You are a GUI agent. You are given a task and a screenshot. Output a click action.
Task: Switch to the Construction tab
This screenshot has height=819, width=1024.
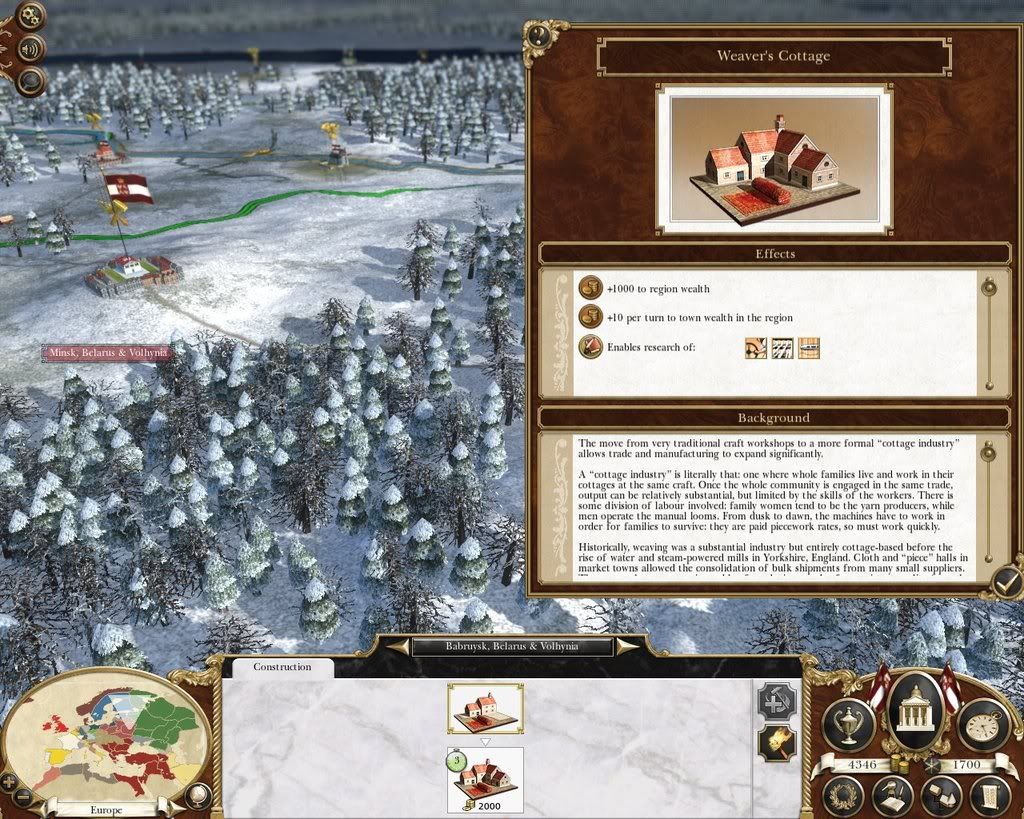tap(282, 667)
